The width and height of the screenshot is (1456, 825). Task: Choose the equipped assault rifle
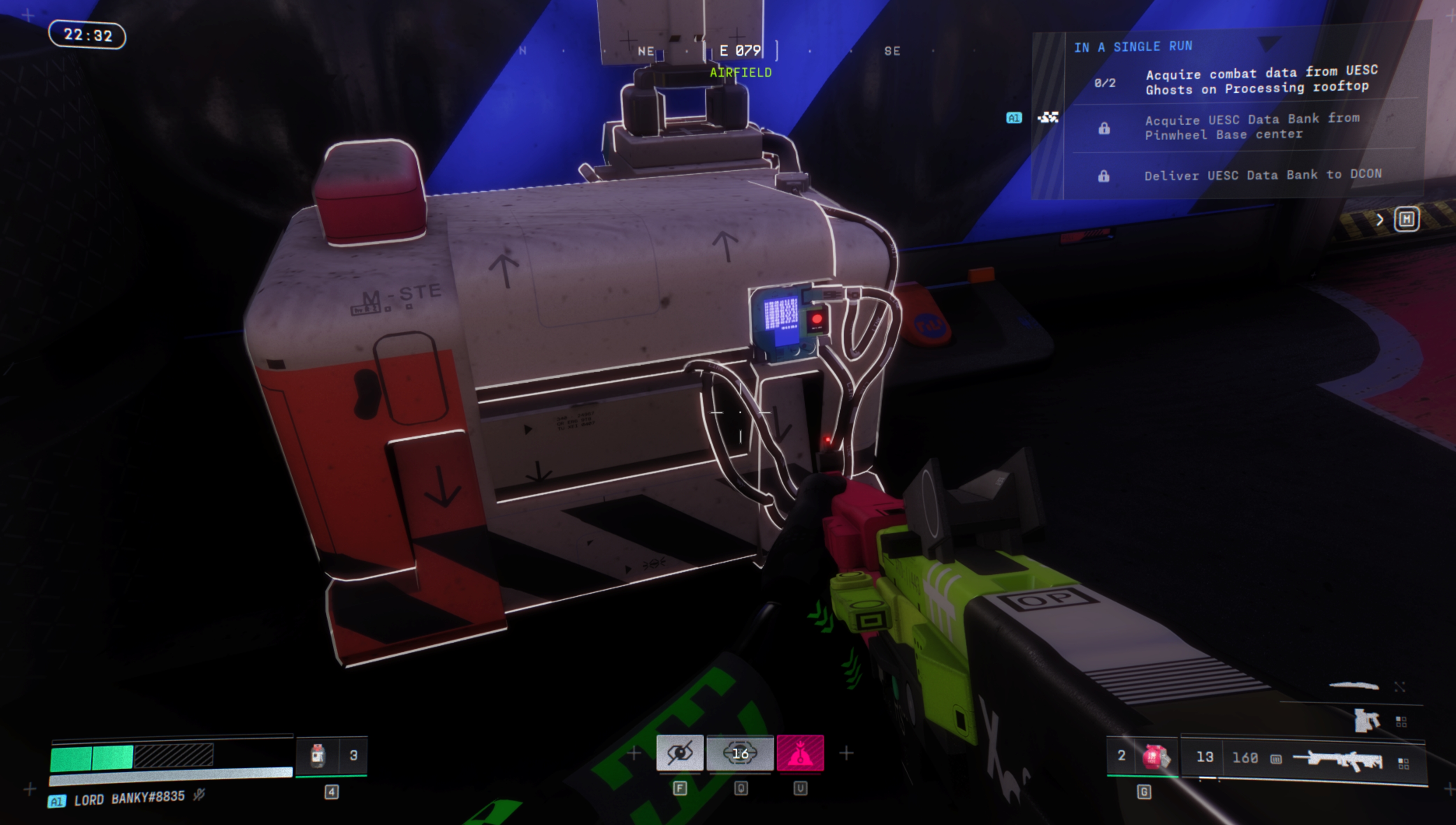(x=1338, y=759)
